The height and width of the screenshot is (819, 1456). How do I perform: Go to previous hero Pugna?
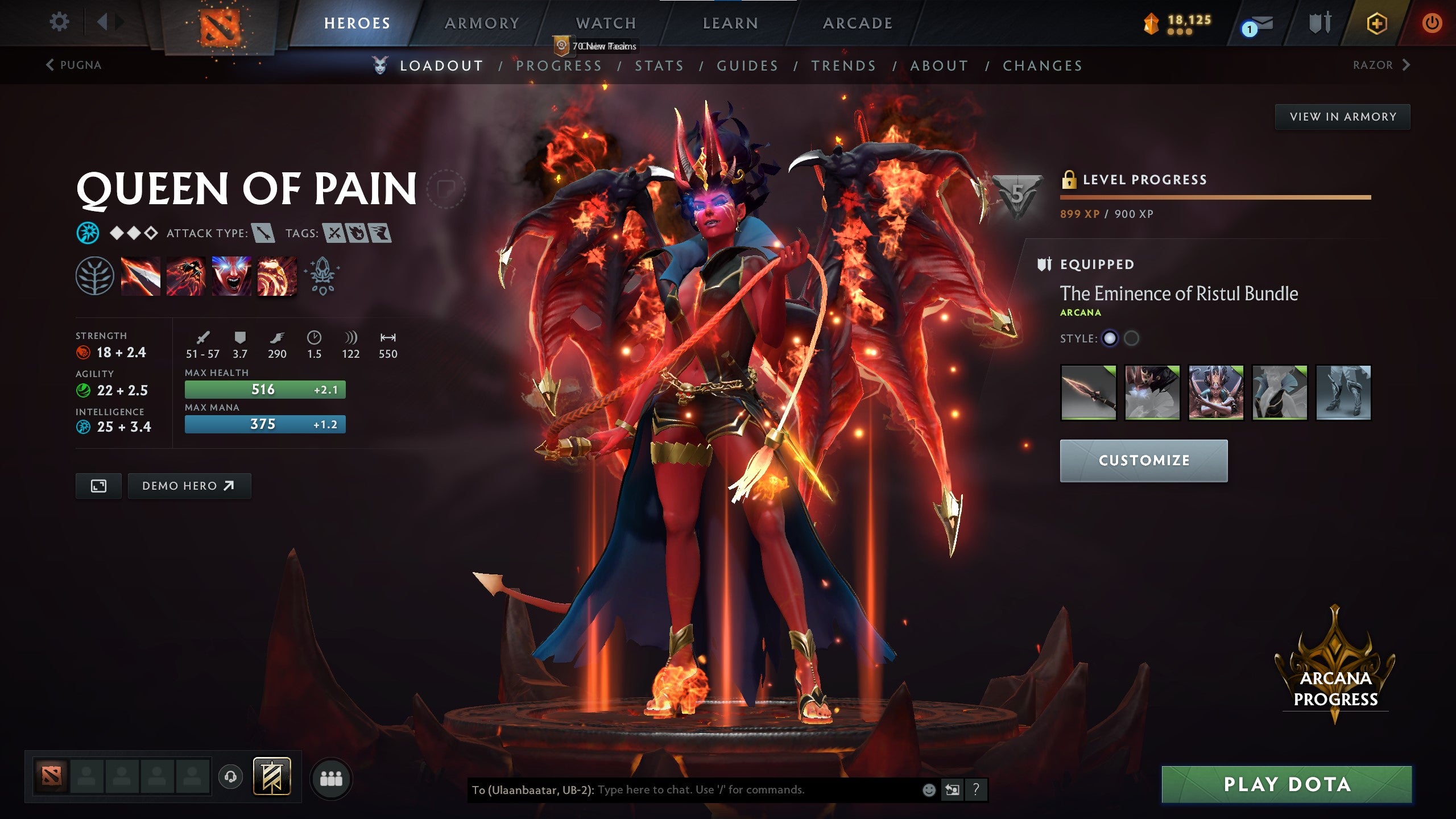click(x=74, y=65)
